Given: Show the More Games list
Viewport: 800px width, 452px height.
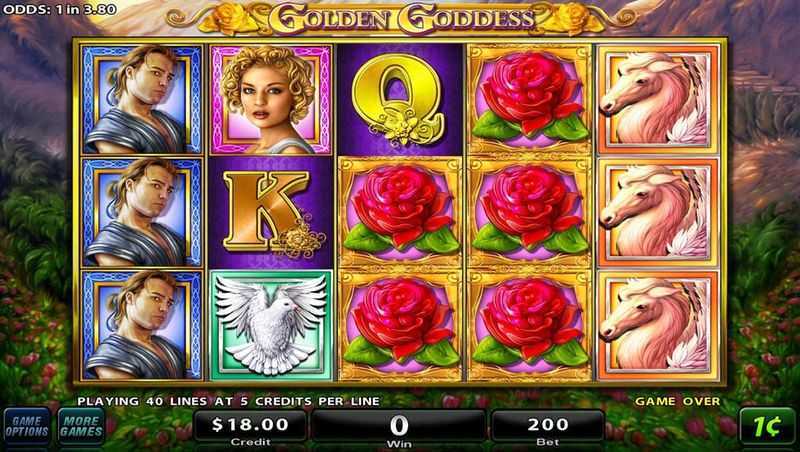Looking at the screenshot, I should 80,426.
